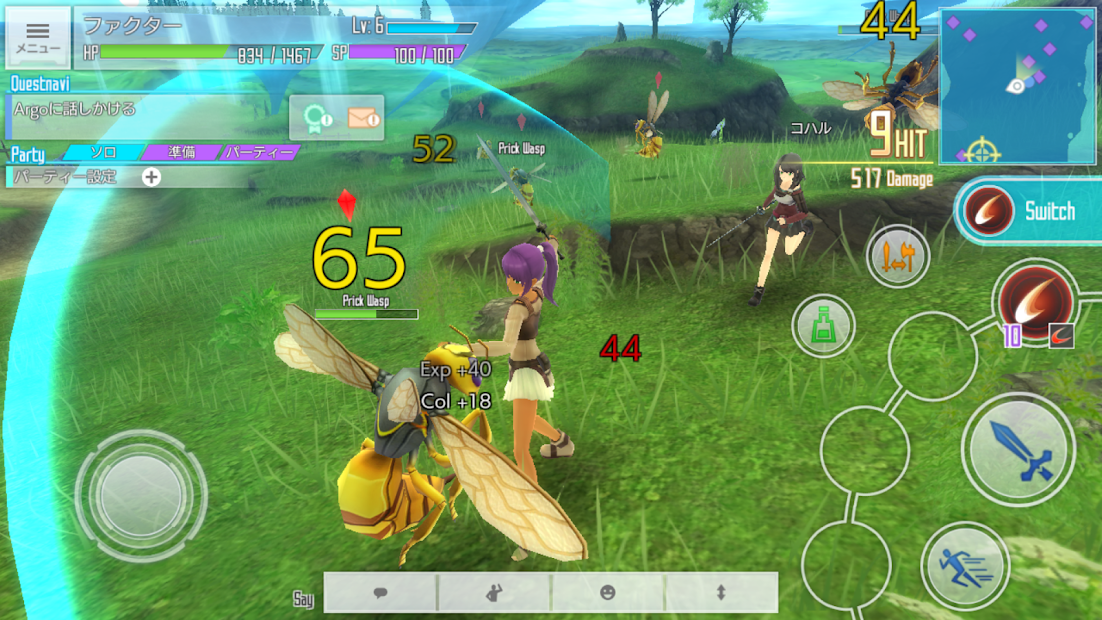Click the up-down arrow chat expand button
Viewport: 1102px width, 620px height.
(721, 593)
